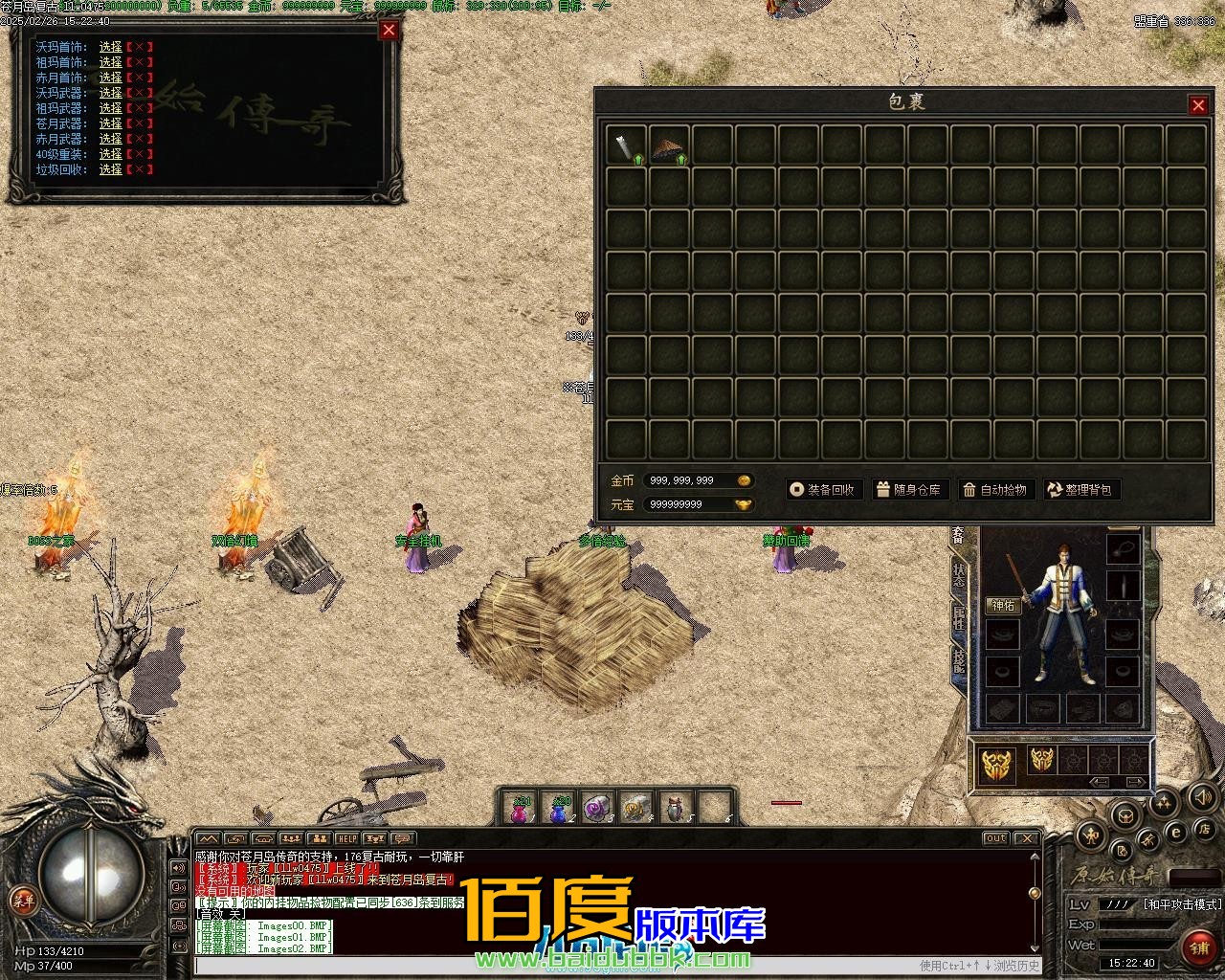Close the 包裹 inventory window
The width and height of the screenshot is (1225, 980).
click(1198, 105)
